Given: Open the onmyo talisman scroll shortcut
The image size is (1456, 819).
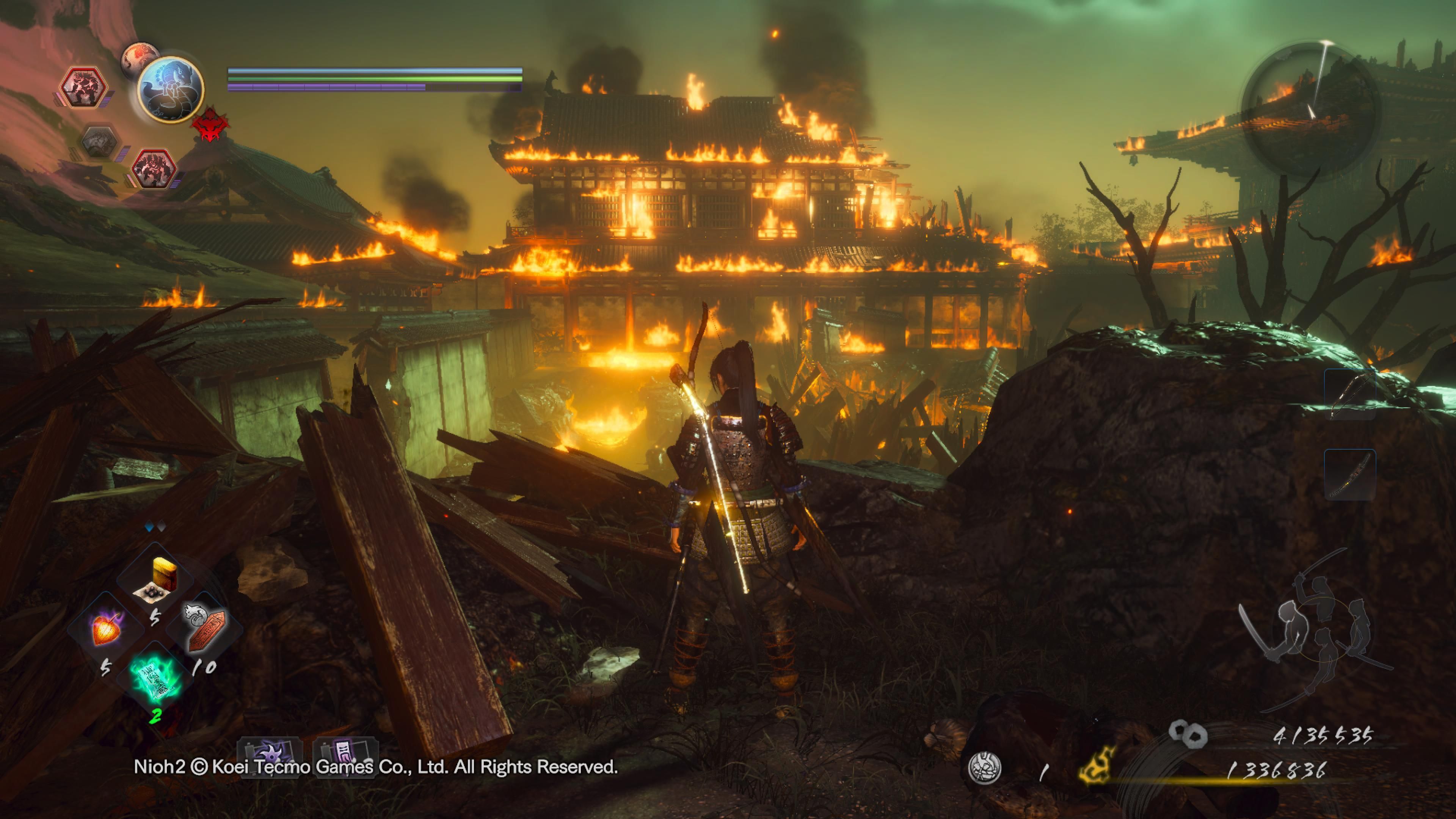Looking at the screenshot, I should point(345,755).
